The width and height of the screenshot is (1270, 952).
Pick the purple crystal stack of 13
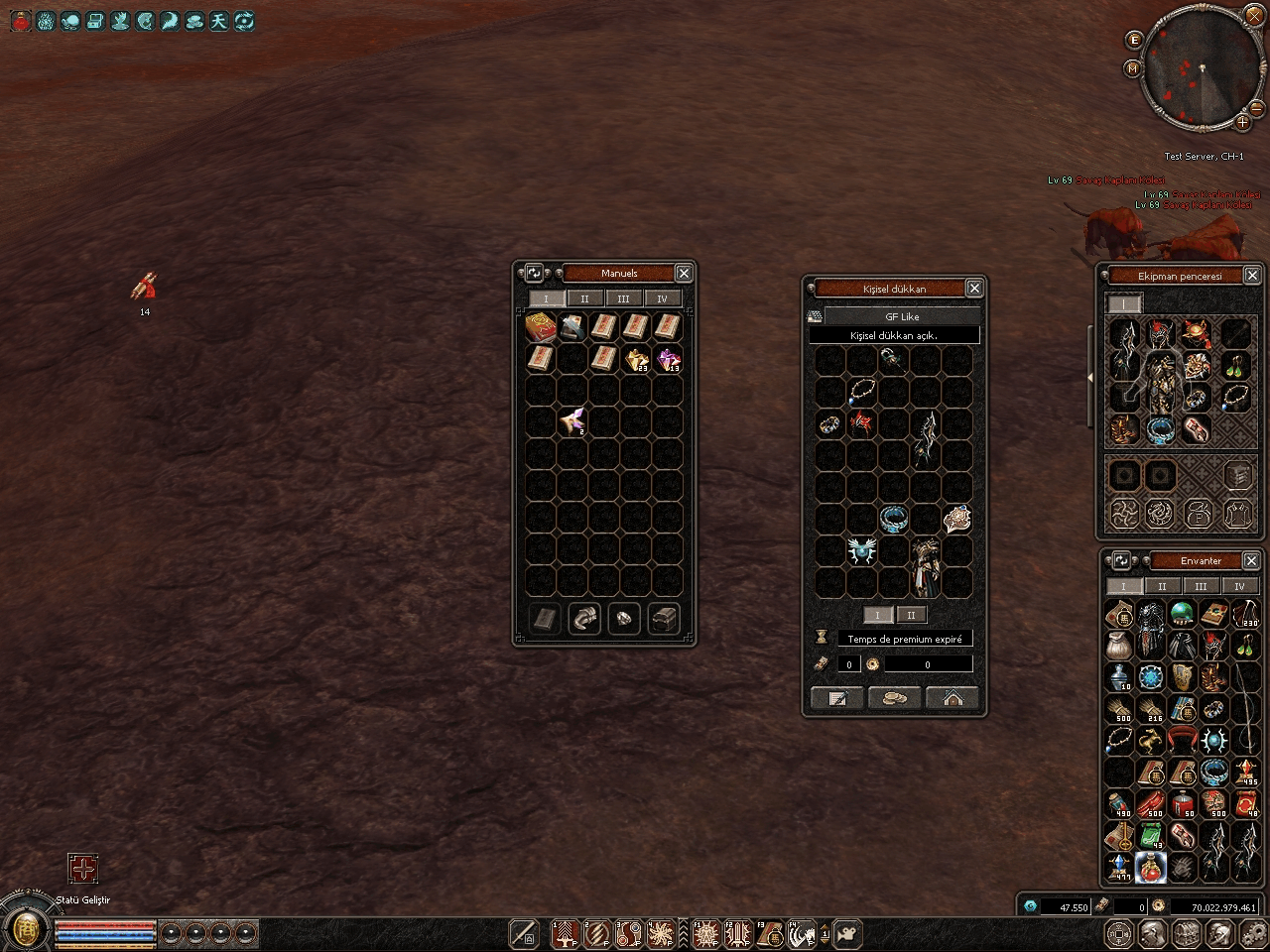tap(668, 360)
